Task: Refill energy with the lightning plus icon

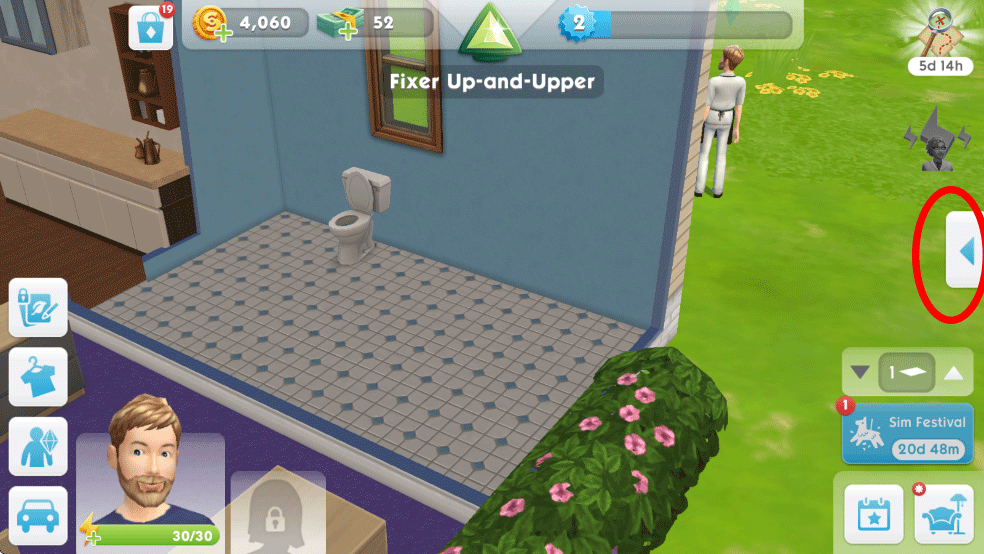Action: [90, 531]
